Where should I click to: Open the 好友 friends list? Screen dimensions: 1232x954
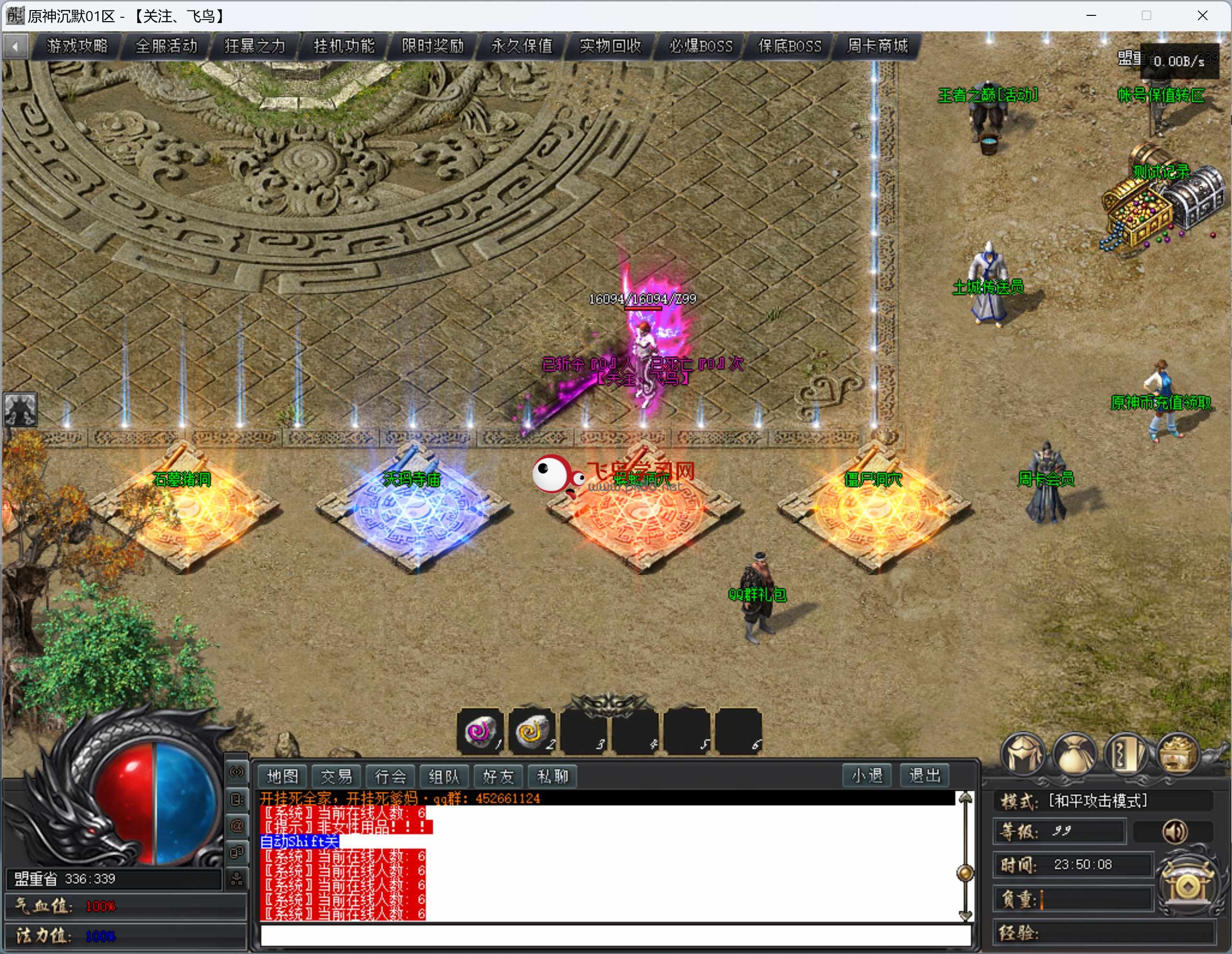[498, 776]
